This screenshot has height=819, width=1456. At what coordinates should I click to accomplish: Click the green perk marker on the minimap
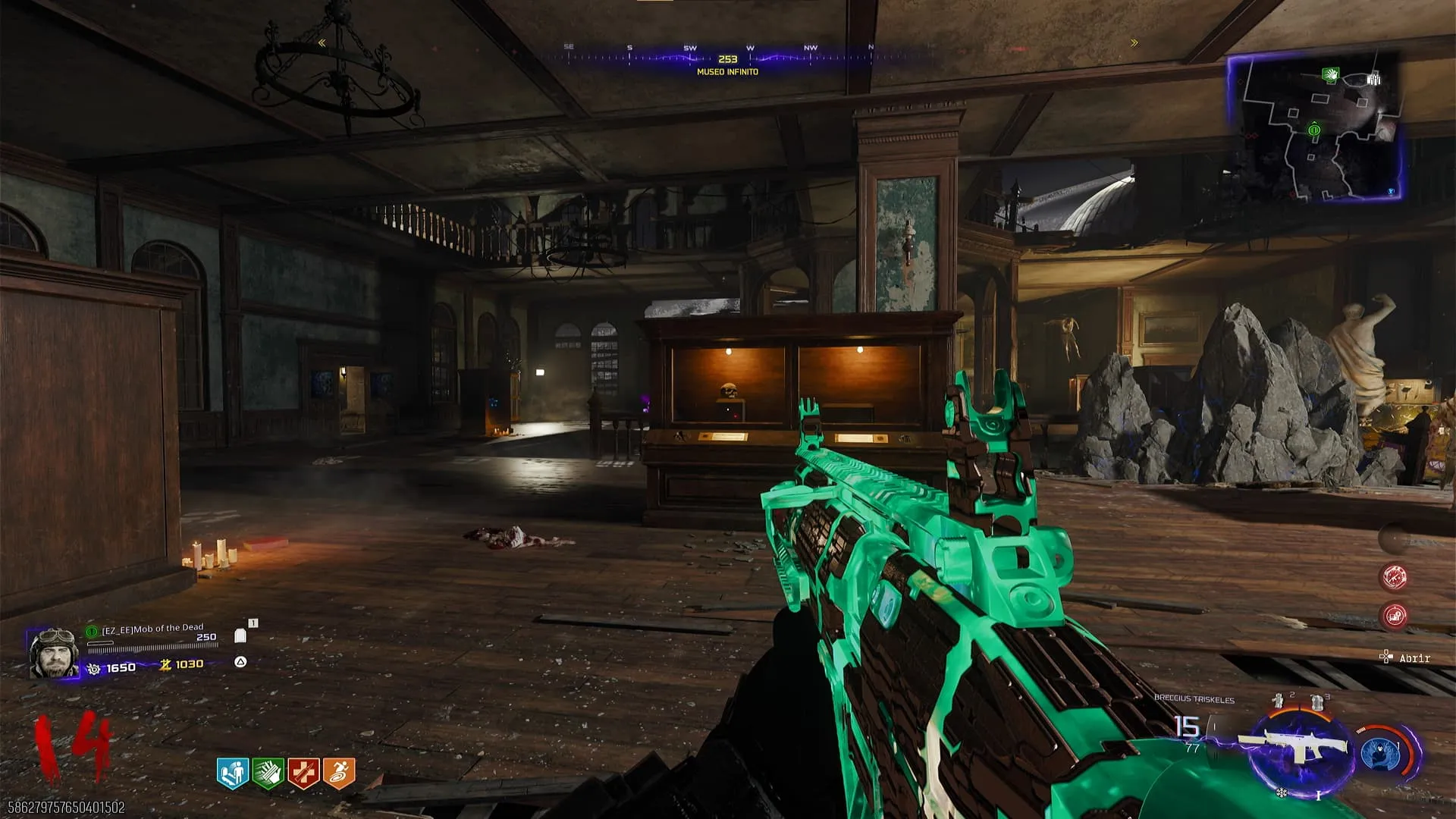[1330, 74]
